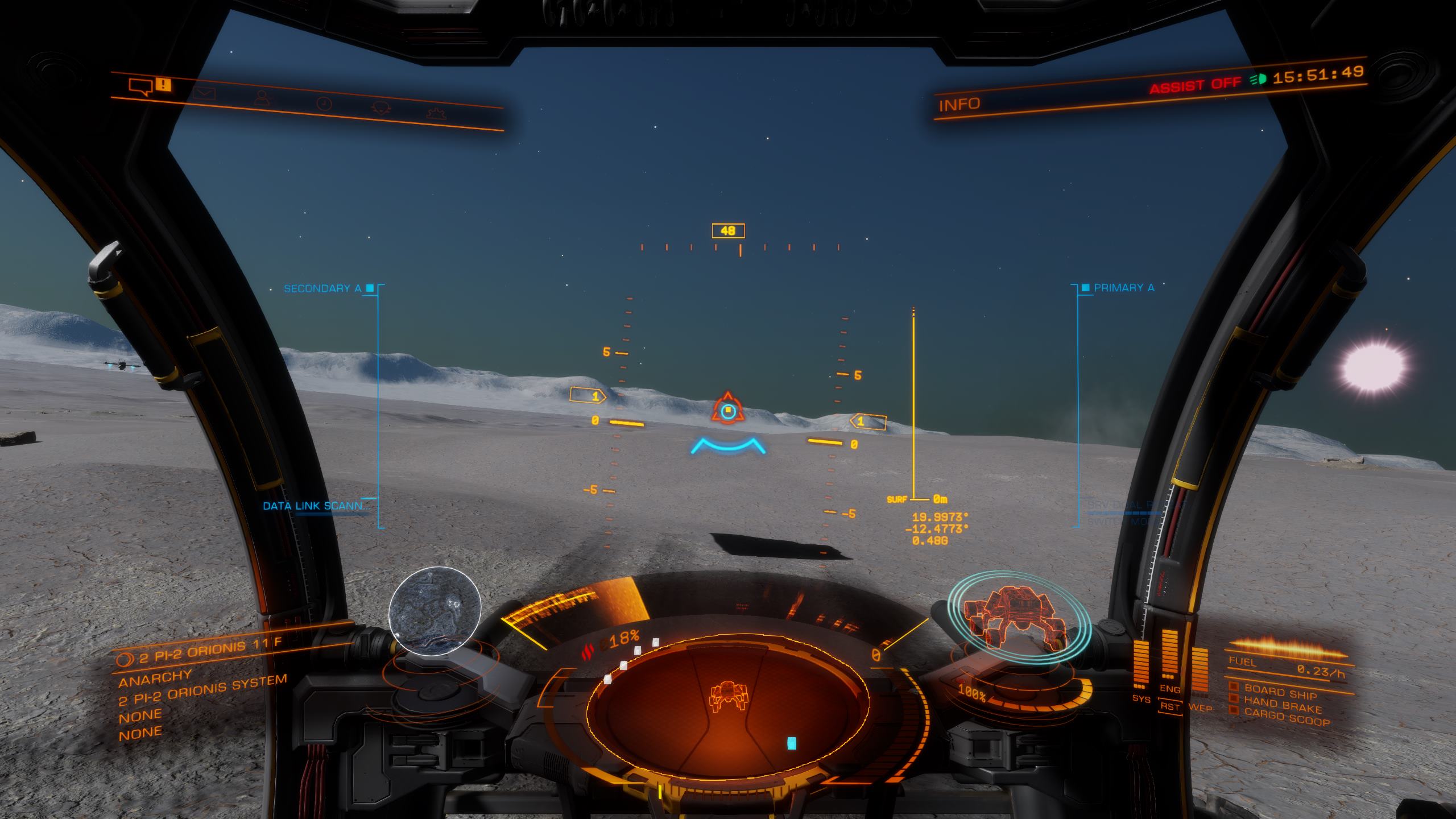Open the gear settings tab in comms
1456x819 pixels.
point(436,113)
